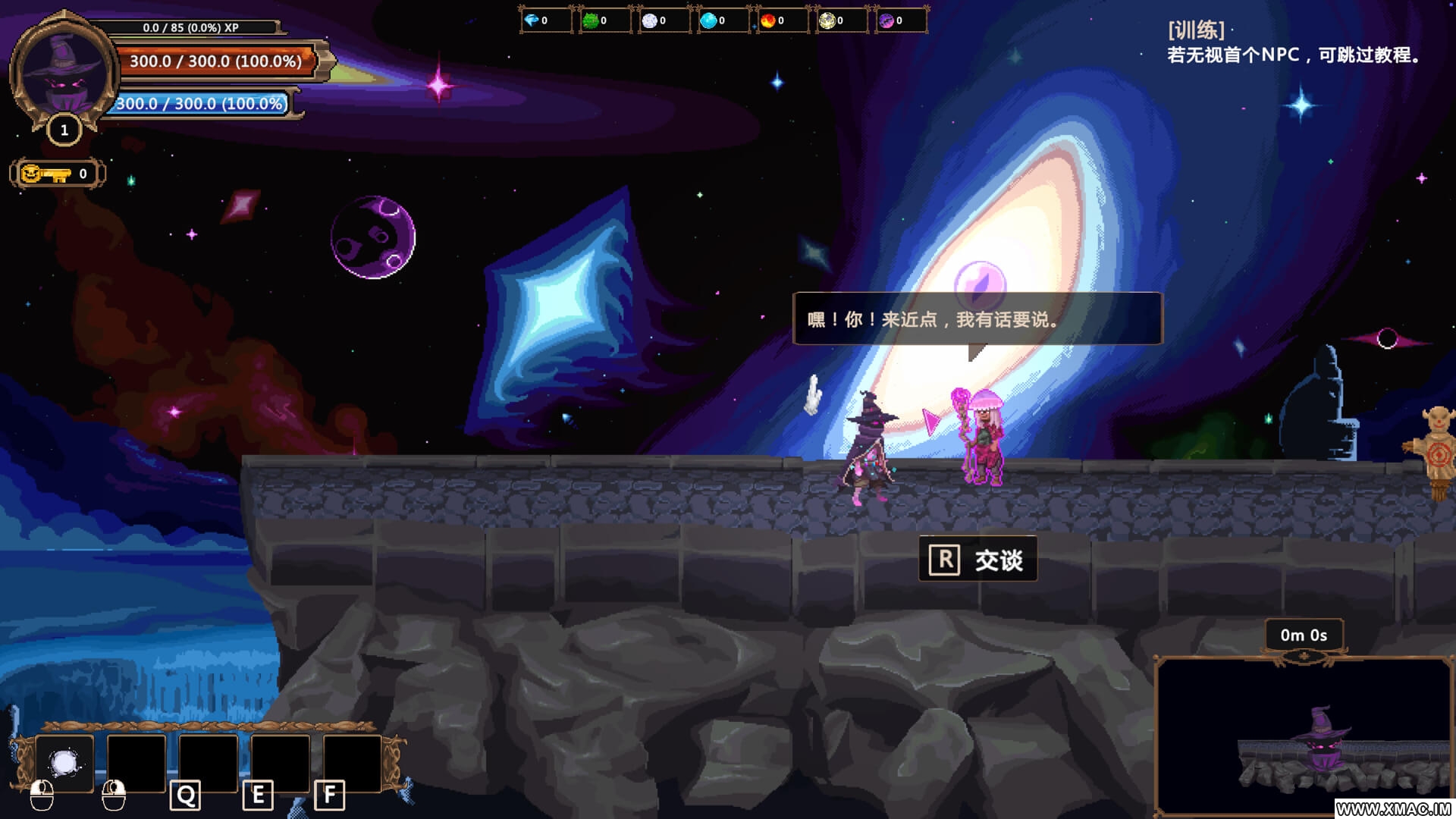Image resolution: width=1456 pixels, height=819 pixels.
Task: Advance the NPC's speech bubble dialogue
Action: click(x=977, y=319)
